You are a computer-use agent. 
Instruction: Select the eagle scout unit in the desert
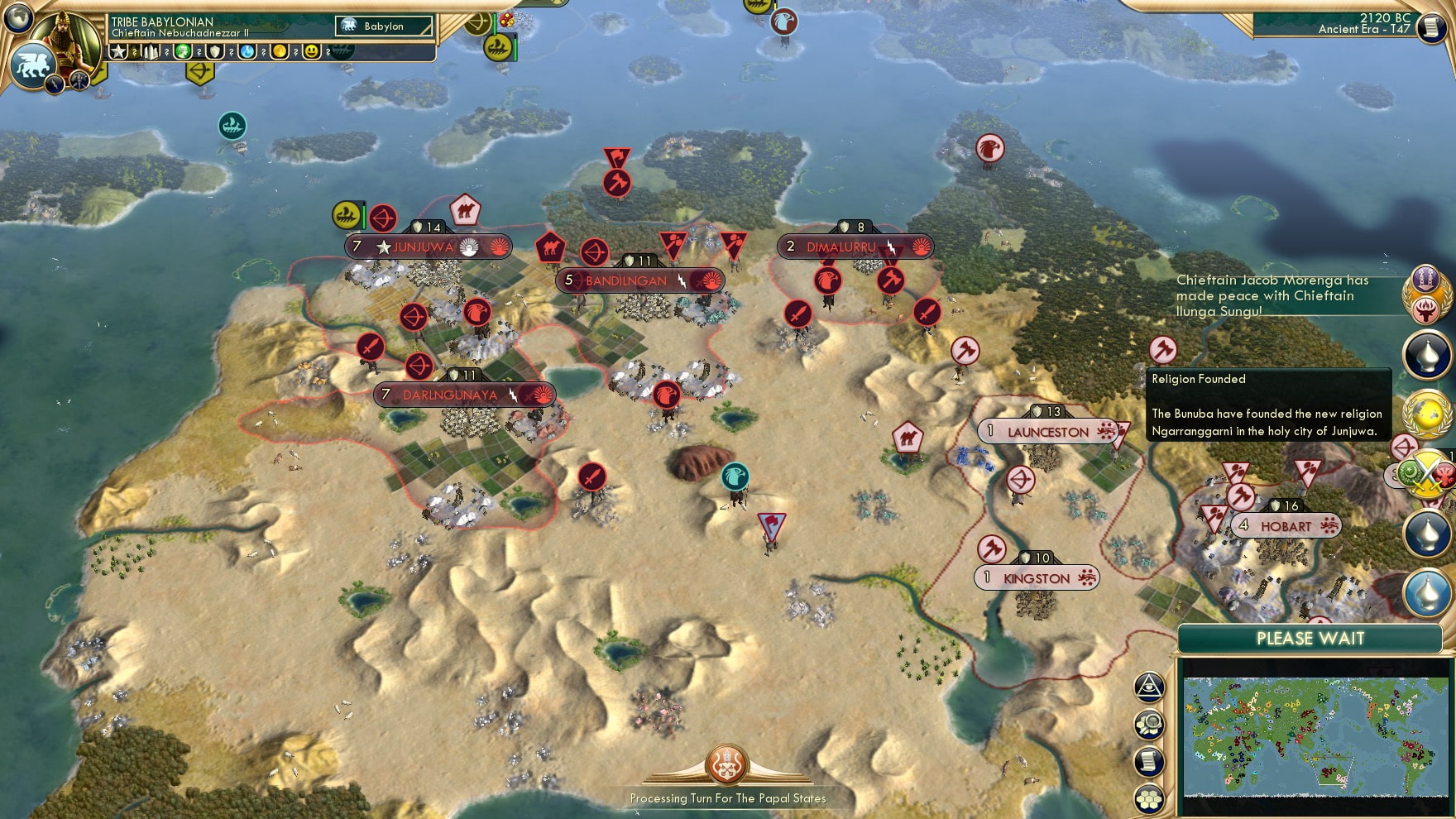point(735,475)
